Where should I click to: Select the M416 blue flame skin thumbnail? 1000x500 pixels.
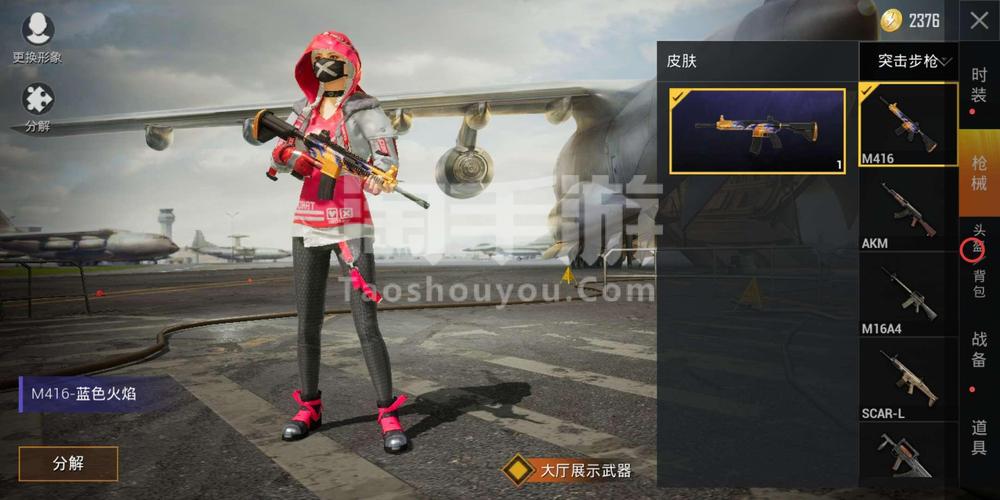pos(757,130)
